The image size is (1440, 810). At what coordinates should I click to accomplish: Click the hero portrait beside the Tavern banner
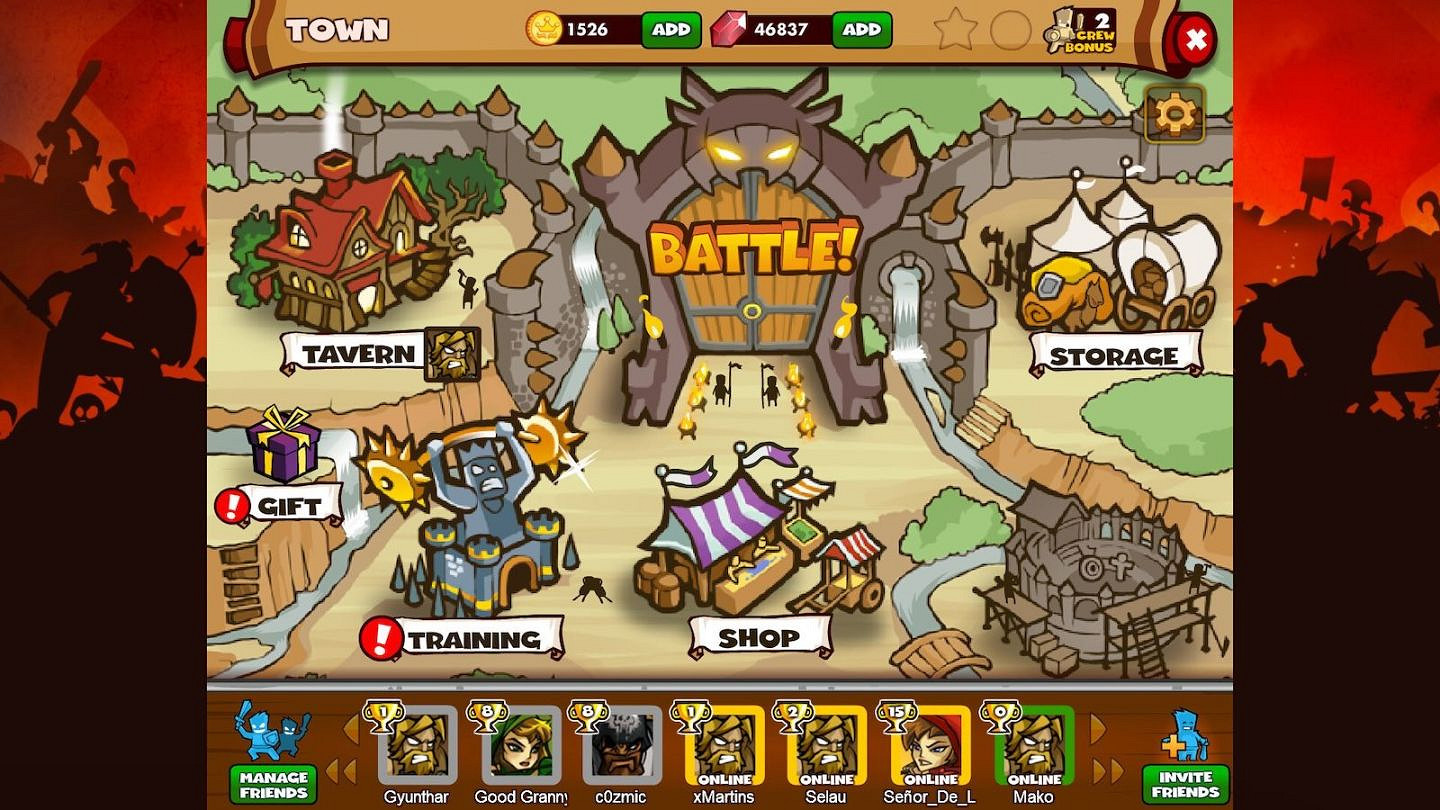(452, 355)
